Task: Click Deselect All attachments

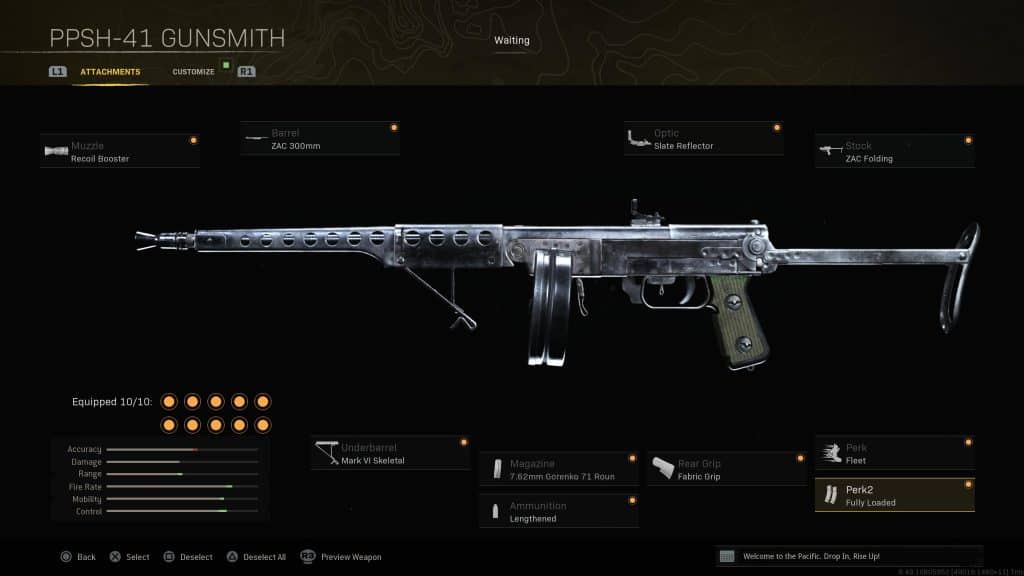Action: coord(259,557)
